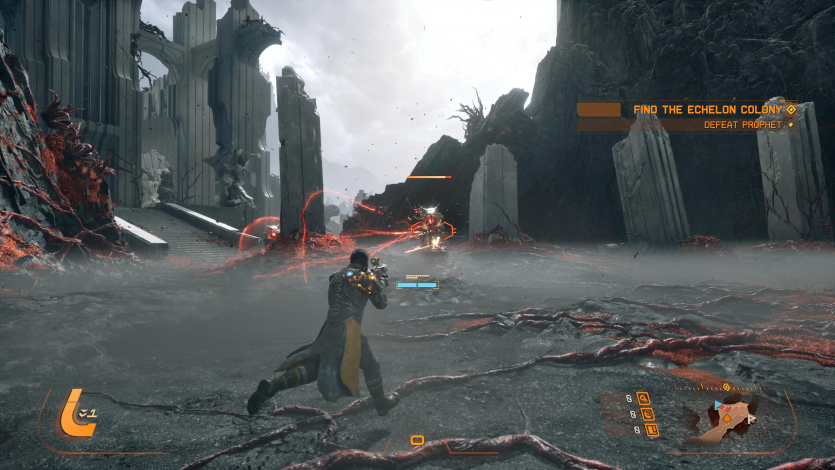Viewport: 835px width, 470px height.
Task: Click the diamond objective marker on the compass
Action: (726, 386)
